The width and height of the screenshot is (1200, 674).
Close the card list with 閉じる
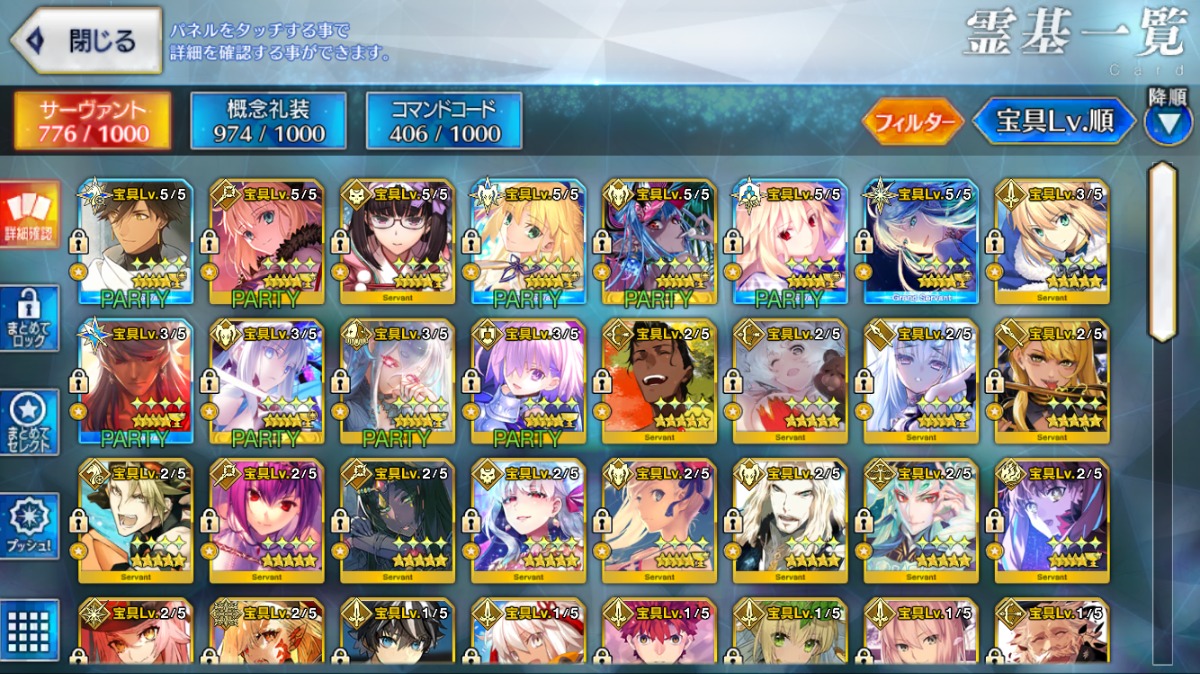pos(86,41)
